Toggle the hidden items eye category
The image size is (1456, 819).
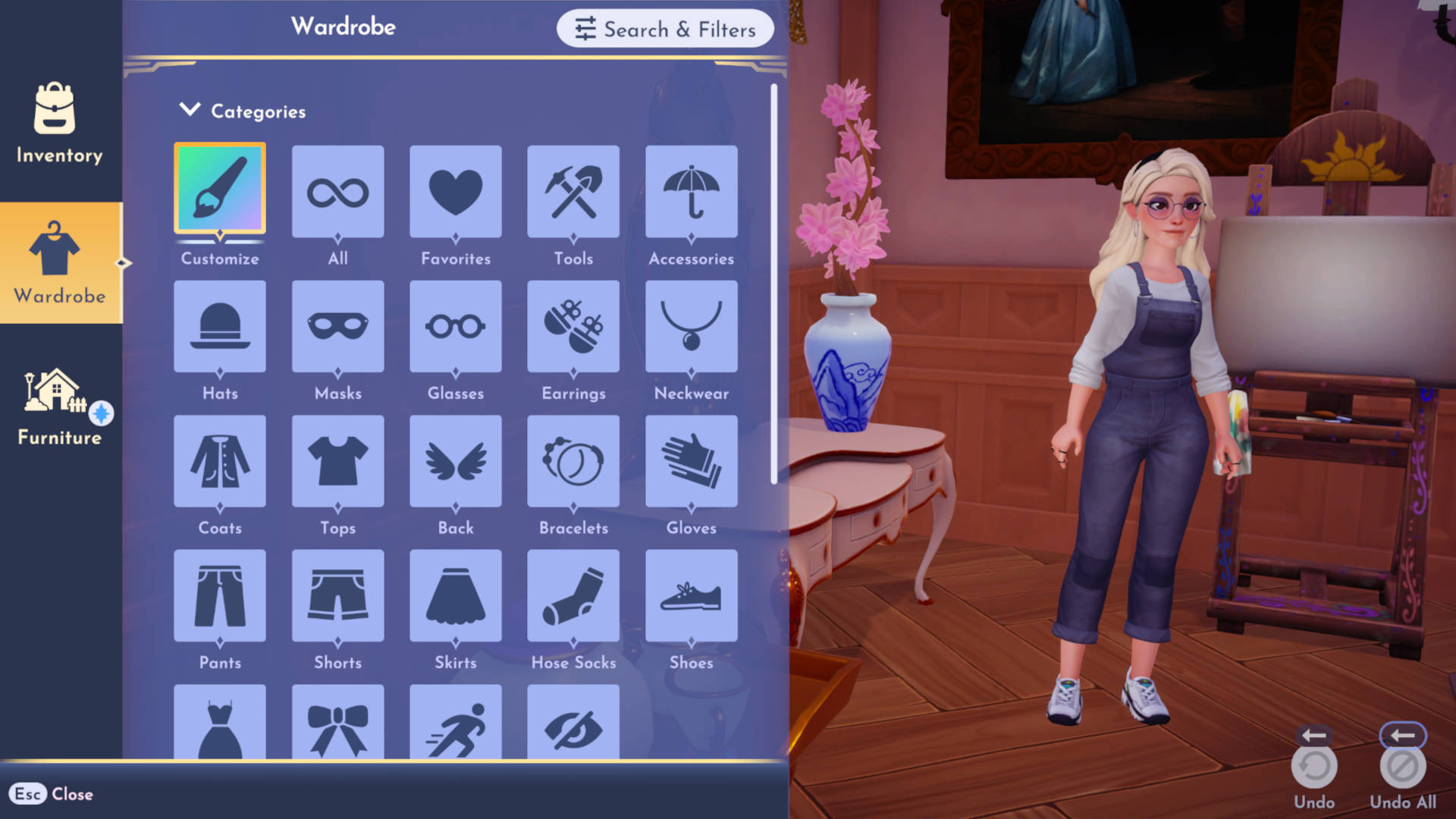coord(573,728)
